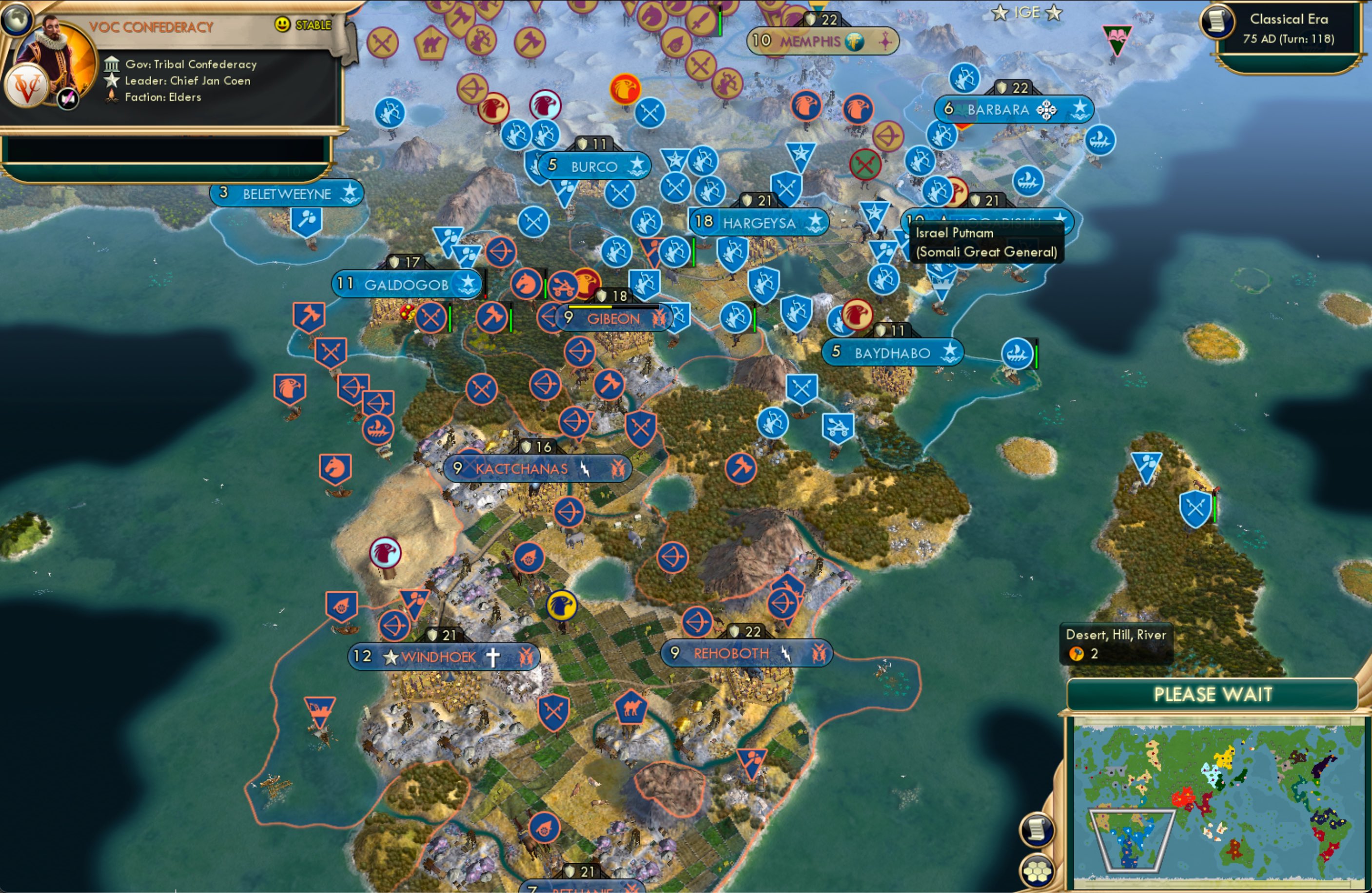Expand the Hargeysa city banner
Viewport: 1372px width, 893px height.
click(759, 223)
